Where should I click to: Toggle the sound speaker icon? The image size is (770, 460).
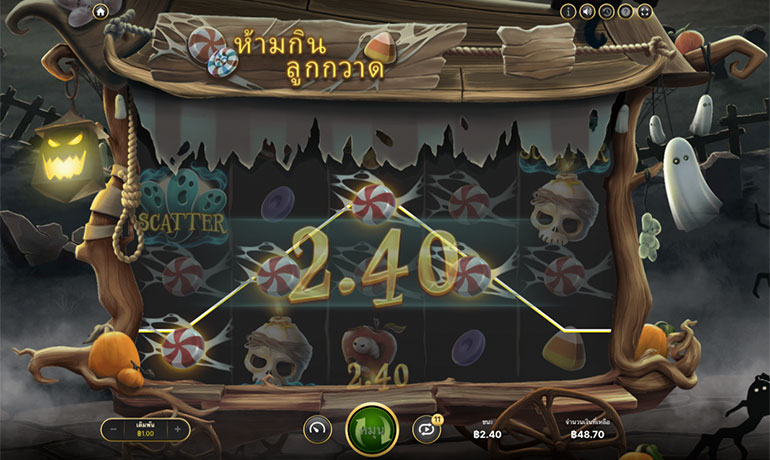(587, 11)
